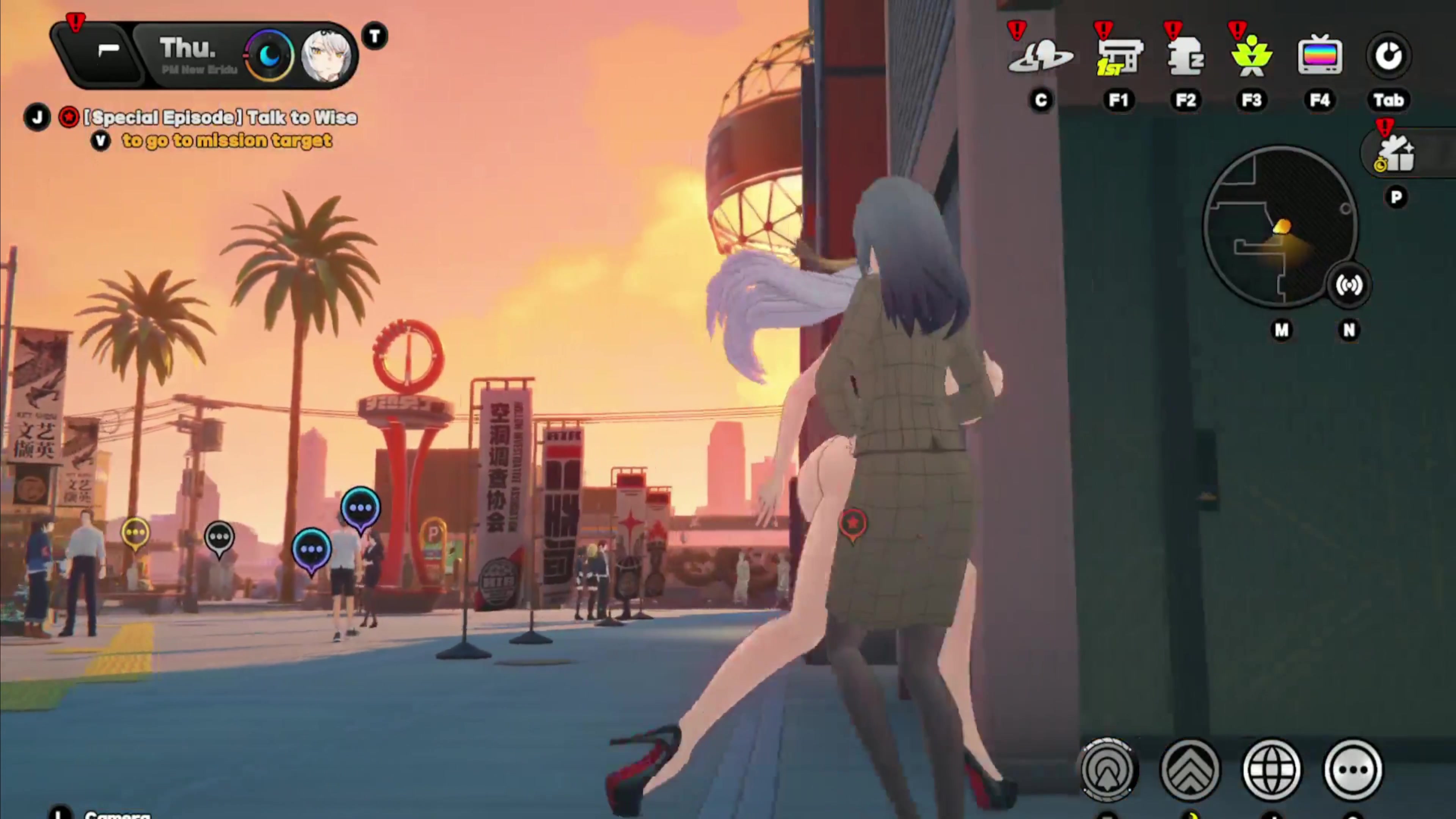Click the crescent moon time-of-day dial
The image size is (1456, 819).
[x=270, y=55]
